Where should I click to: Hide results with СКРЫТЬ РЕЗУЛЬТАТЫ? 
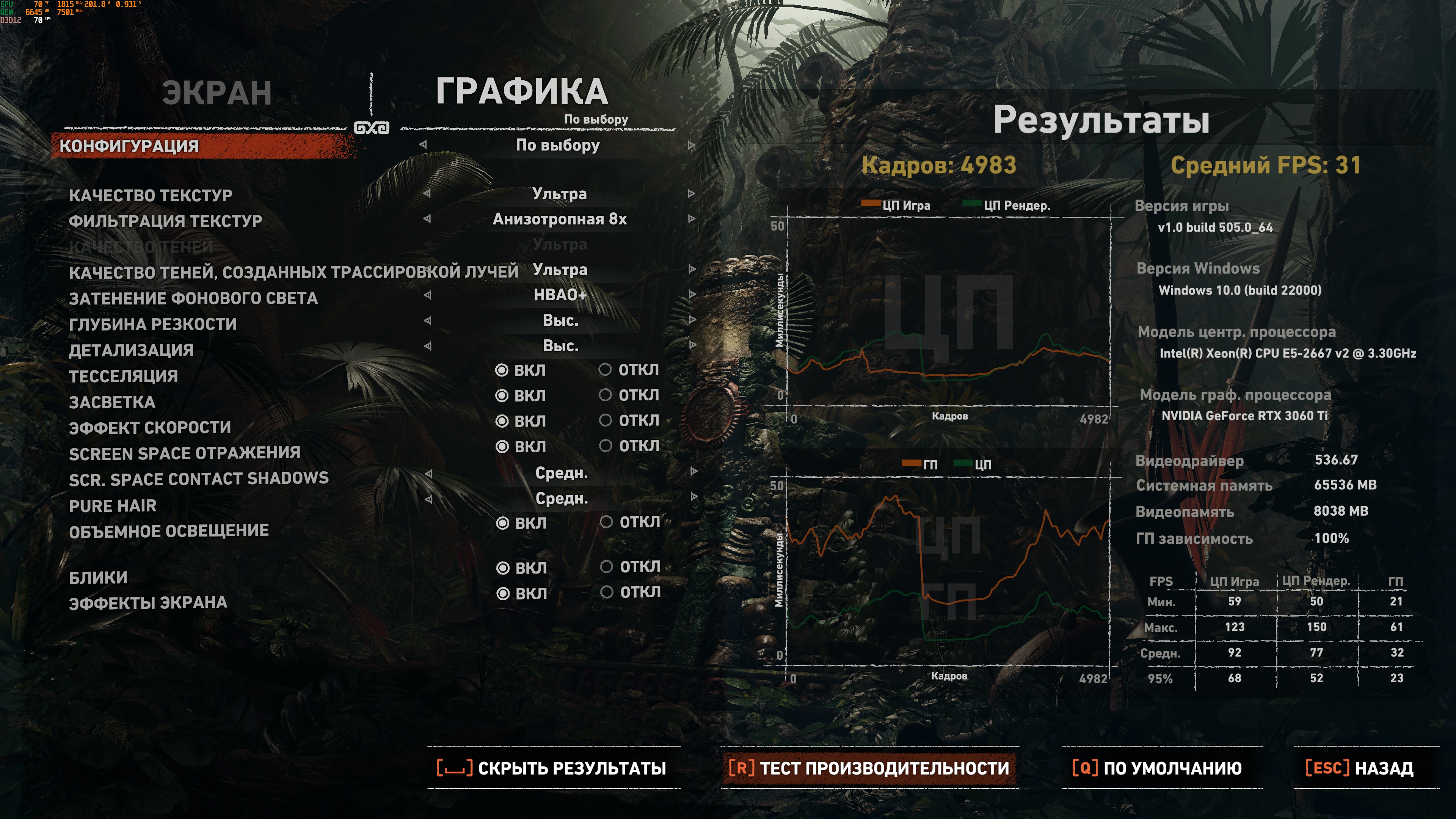point(552,768)
